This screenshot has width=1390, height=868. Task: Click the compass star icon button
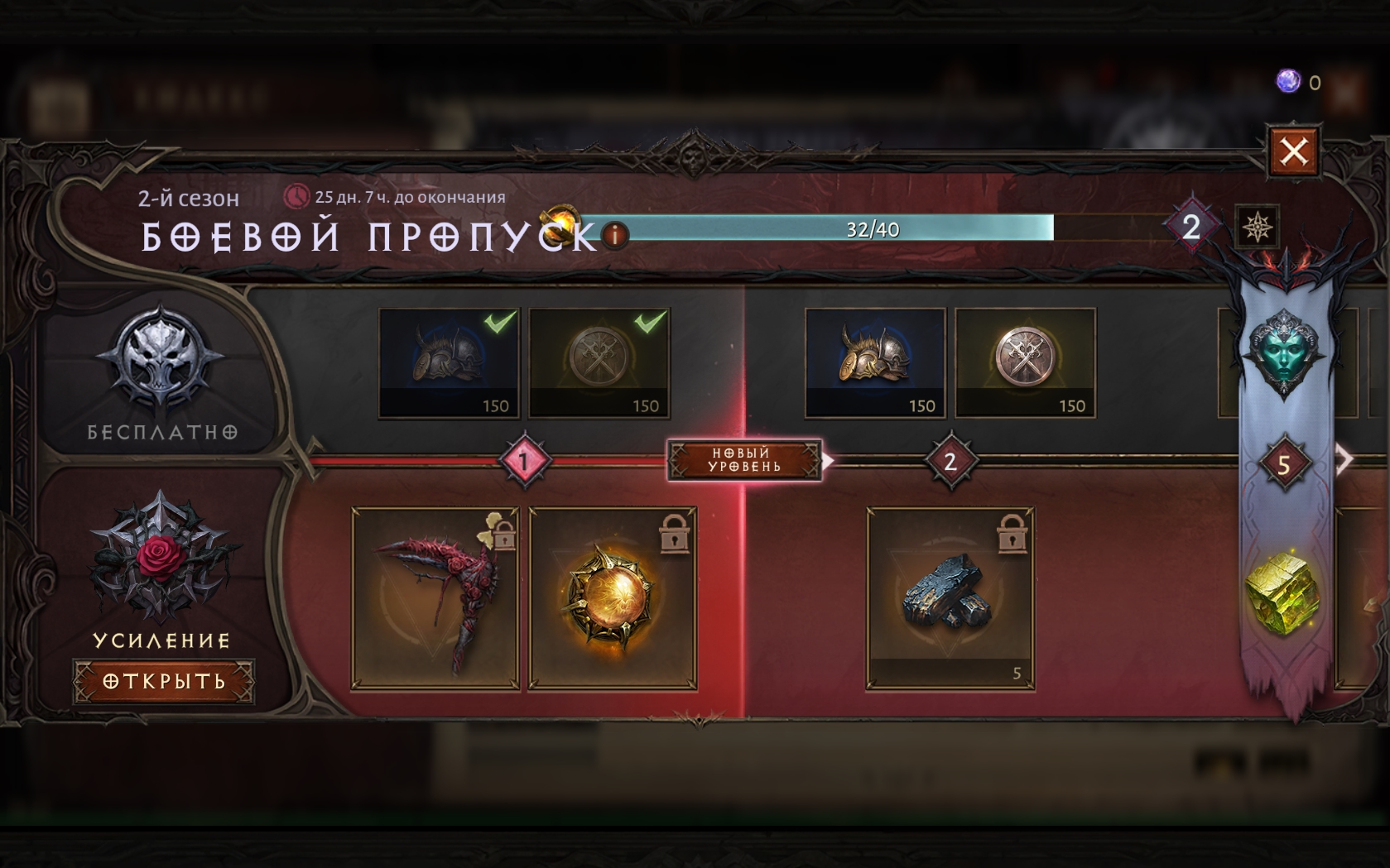click(1257, 226)
